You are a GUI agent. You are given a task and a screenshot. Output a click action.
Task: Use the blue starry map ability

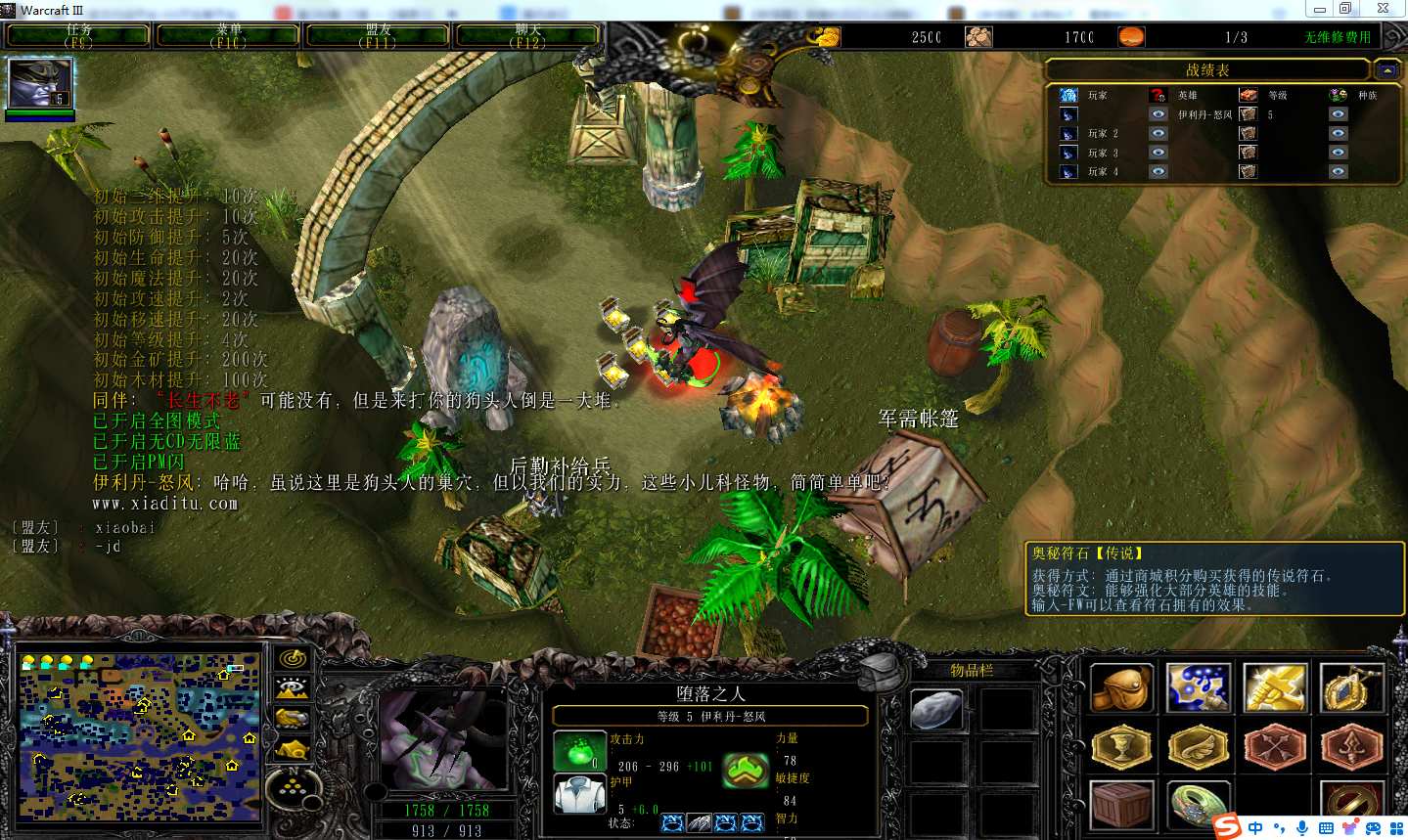[1198, 687]
